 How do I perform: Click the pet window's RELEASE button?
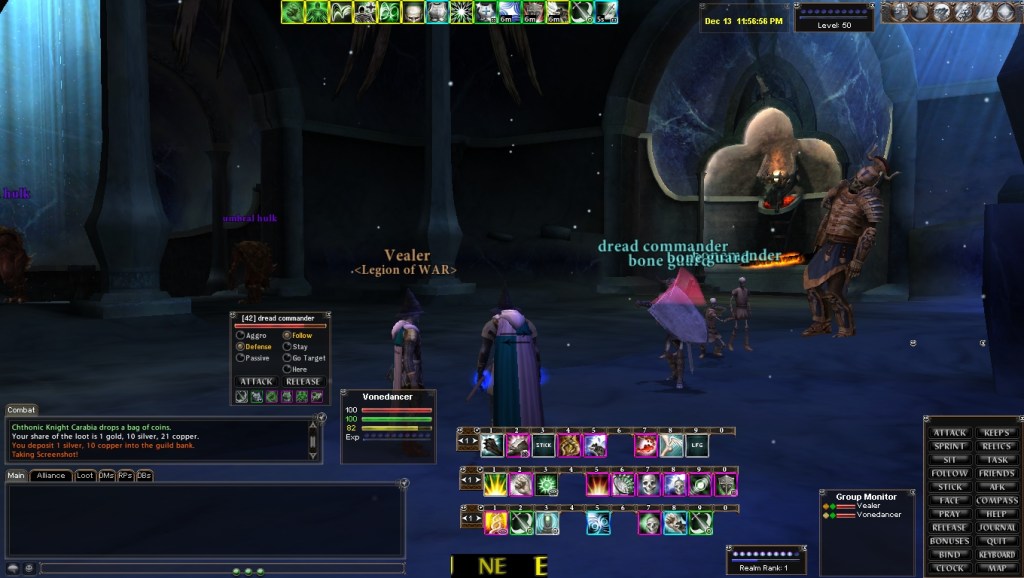point(303,381)
